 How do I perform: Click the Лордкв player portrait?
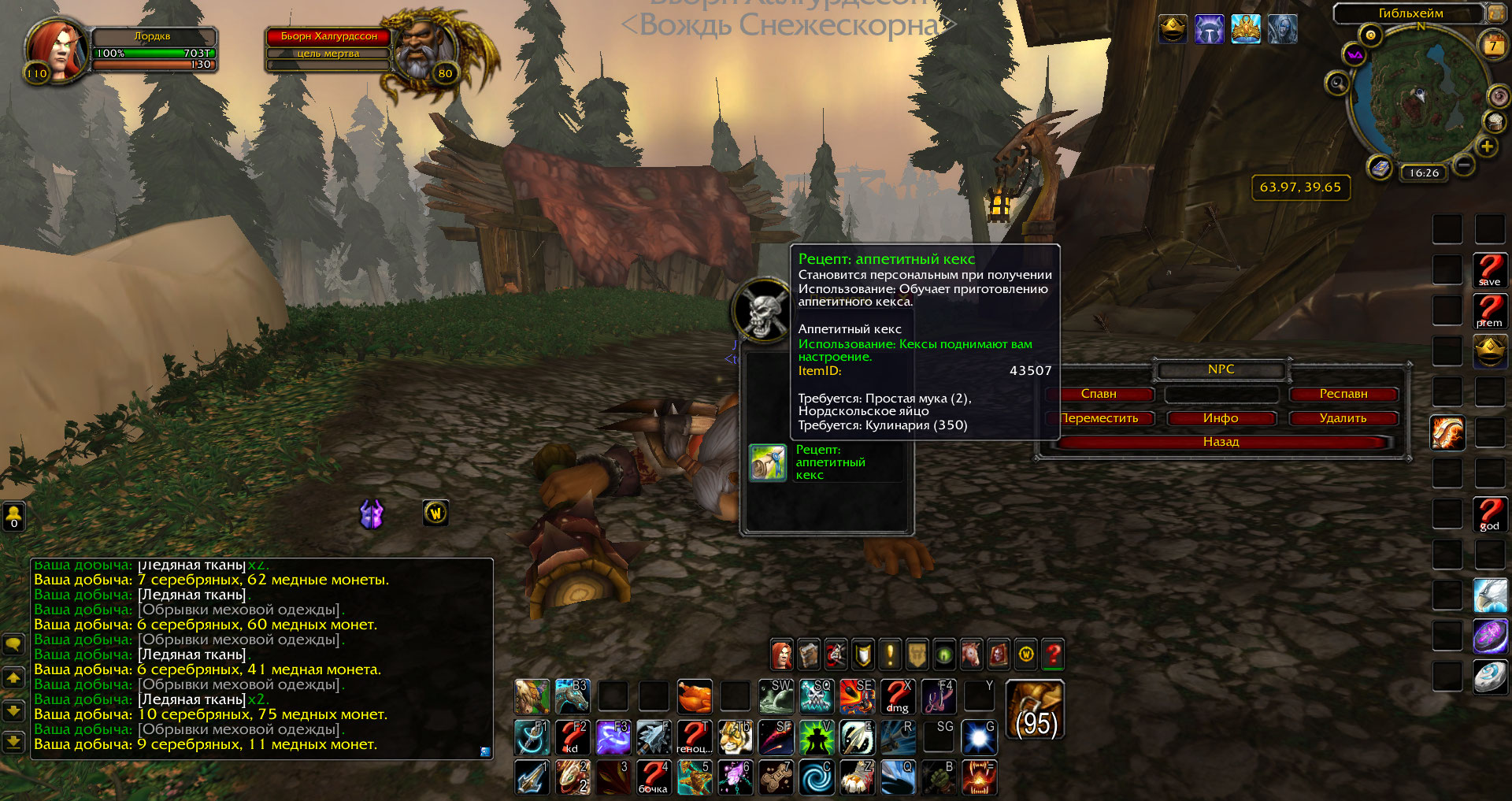(x=57, y=49)
